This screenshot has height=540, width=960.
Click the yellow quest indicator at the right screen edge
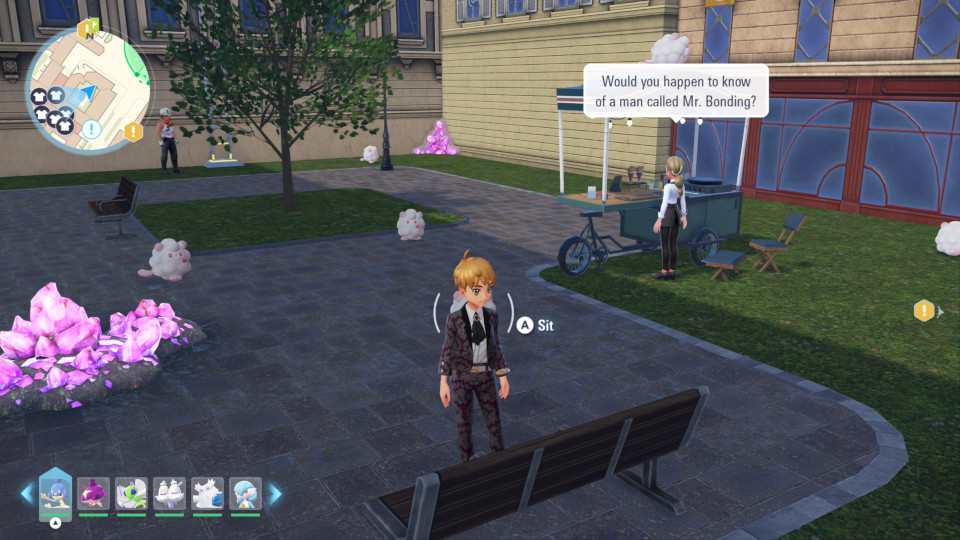click(924, 311)
